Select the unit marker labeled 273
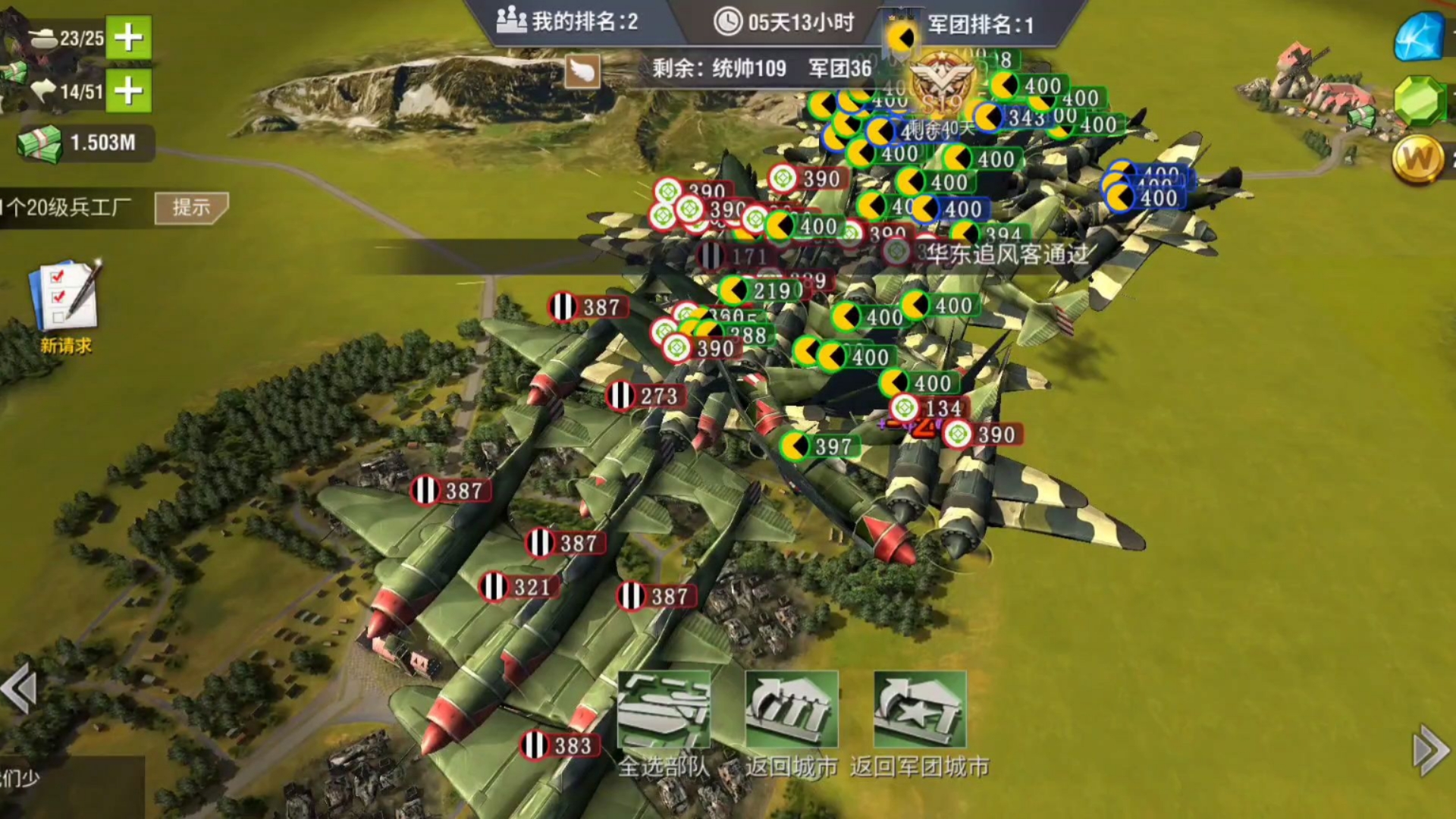Viewport: 1456px width, 819px height. (645, 396)
